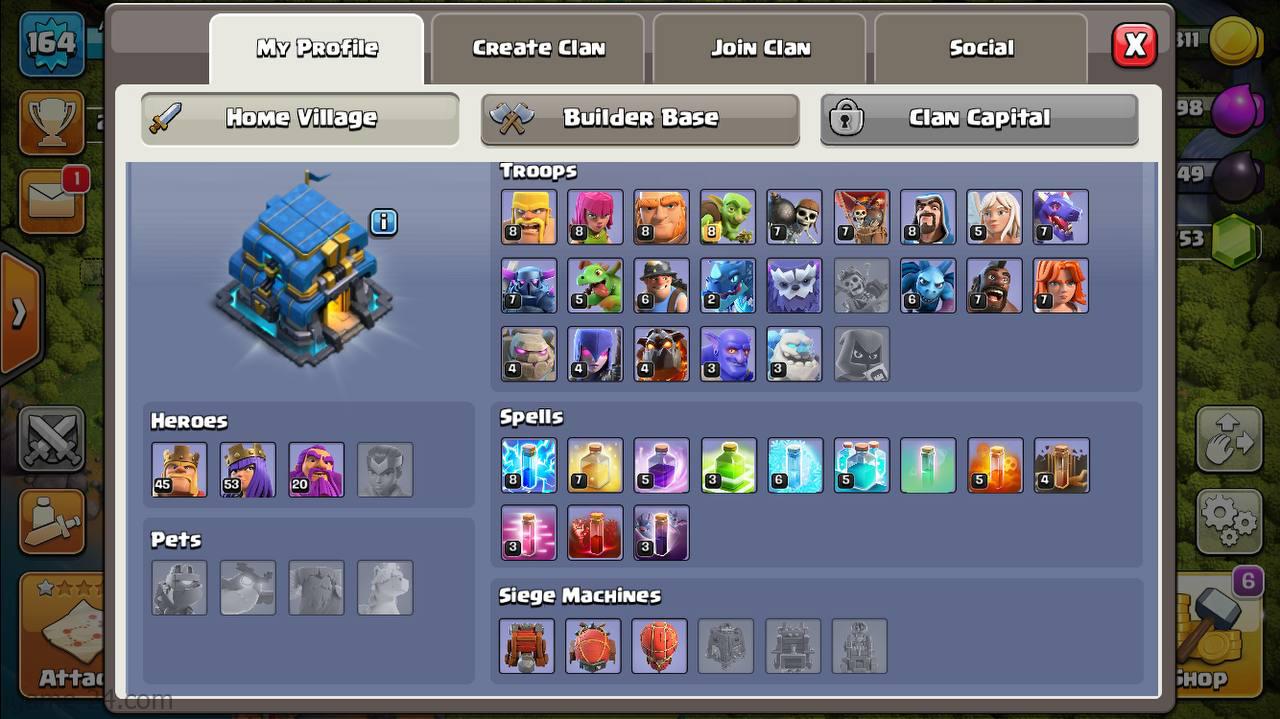Image resolution: width=1280 pixels, height=719 pixels.
Task: Select the Wall Wrecker siege machine
Action: pos(527,645)
